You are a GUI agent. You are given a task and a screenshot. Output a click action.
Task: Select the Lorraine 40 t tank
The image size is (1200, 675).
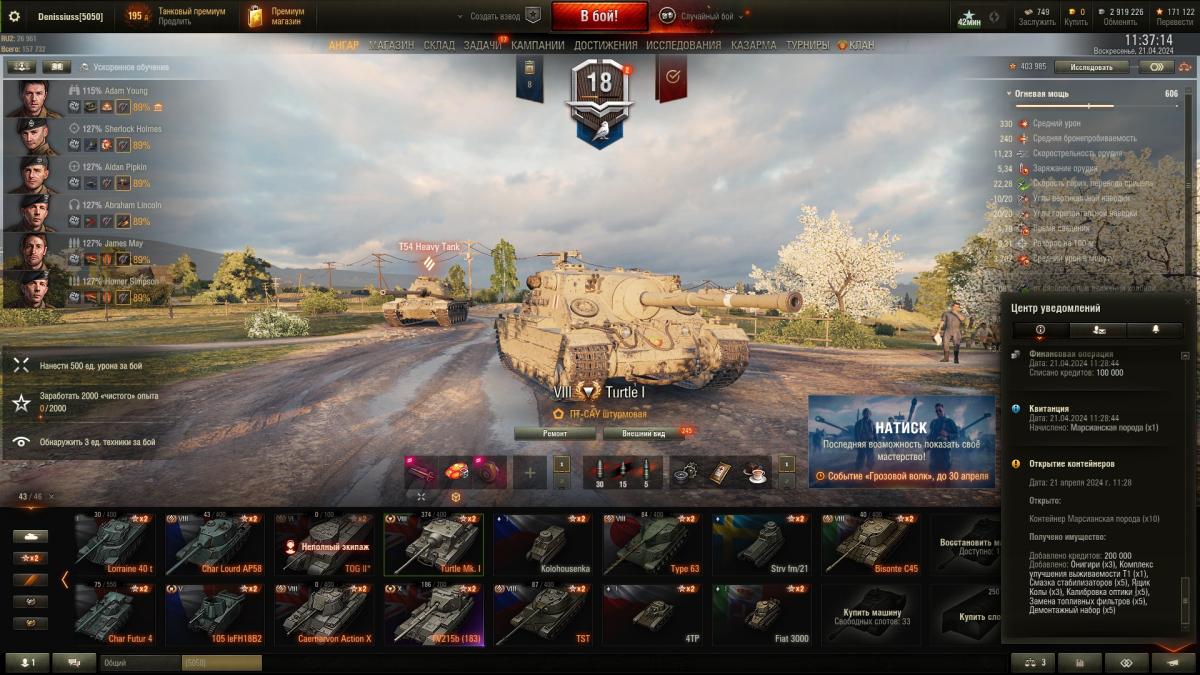(x=115, y=545)
